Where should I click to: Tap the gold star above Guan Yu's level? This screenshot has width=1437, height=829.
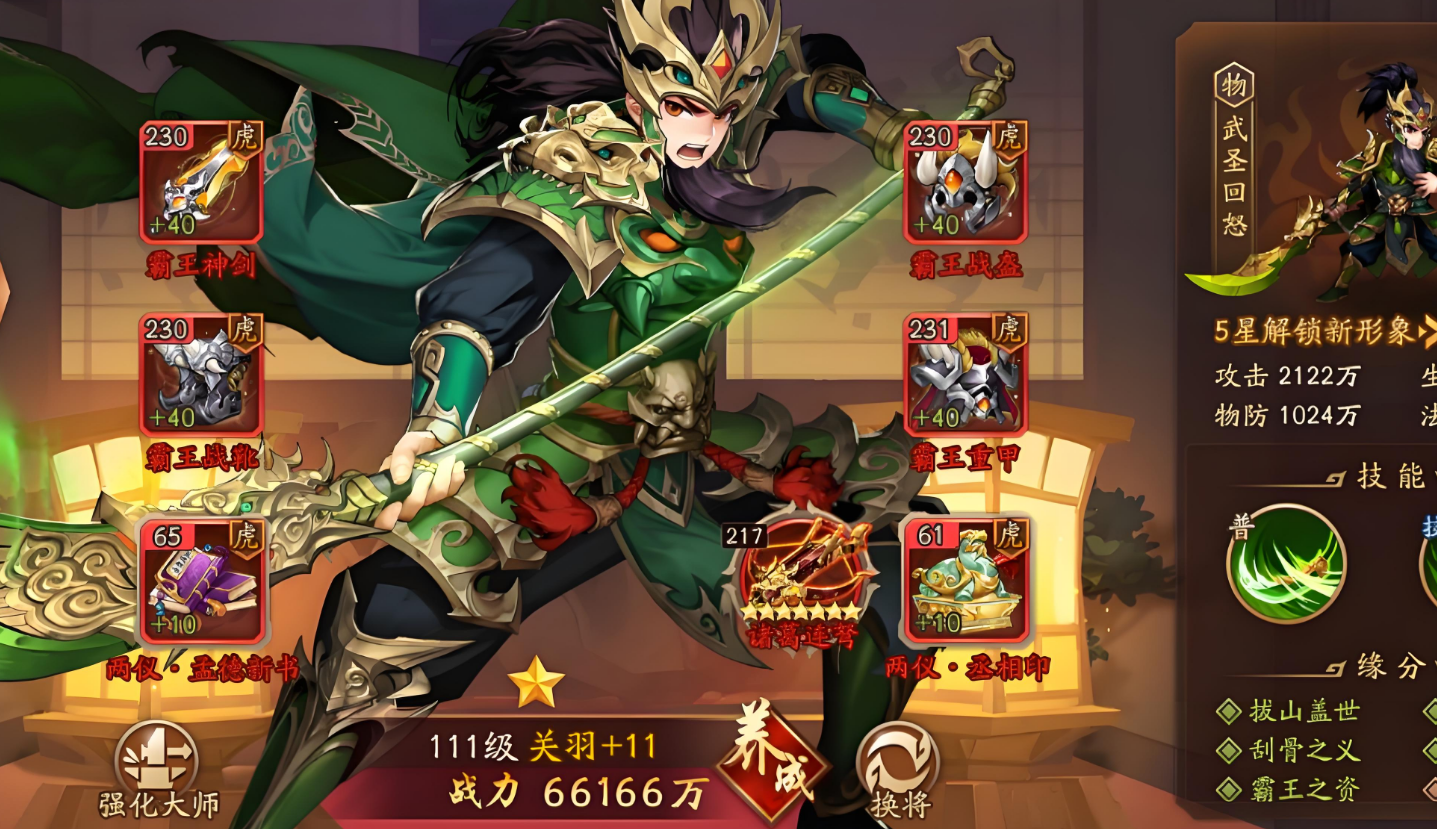point(537,681)
